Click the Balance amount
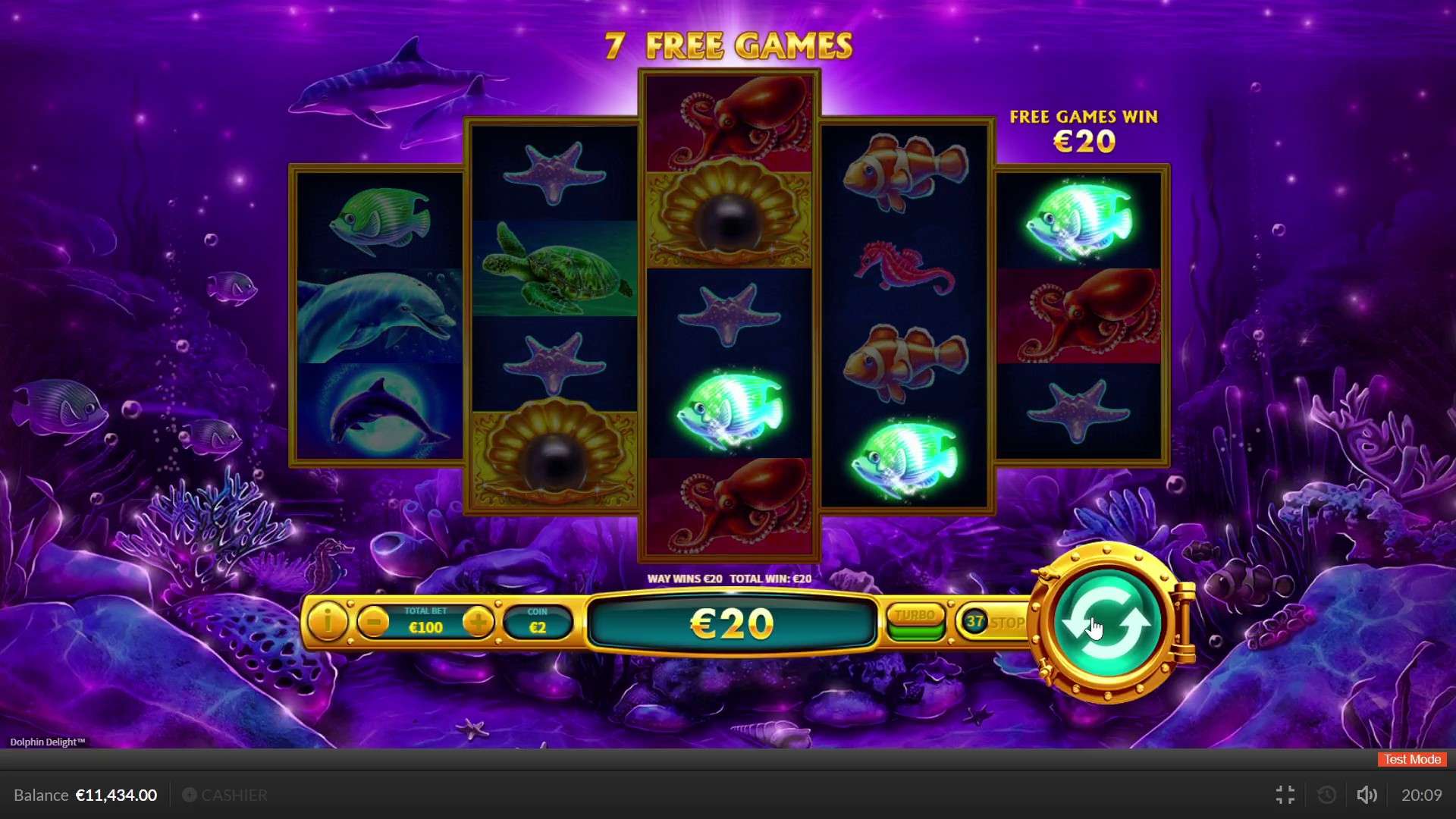The height and width of the screenshot is (819, 1456). 115,795
